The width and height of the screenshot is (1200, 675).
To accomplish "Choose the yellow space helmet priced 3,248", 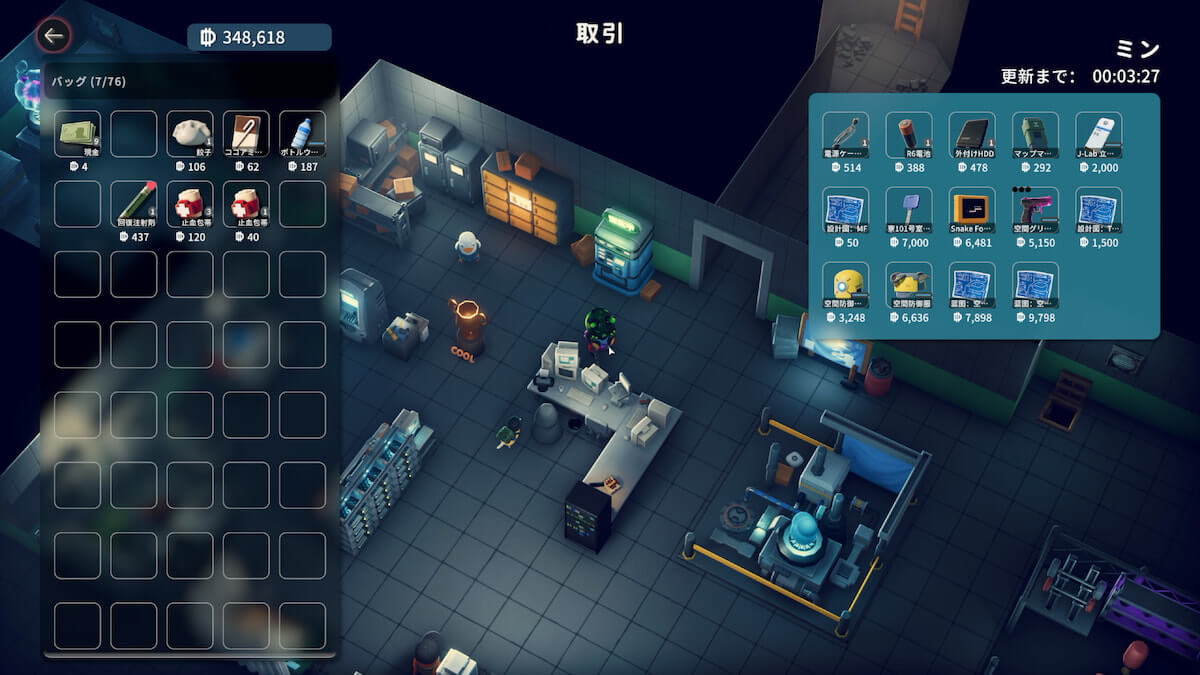I will [x=846, y=285].
